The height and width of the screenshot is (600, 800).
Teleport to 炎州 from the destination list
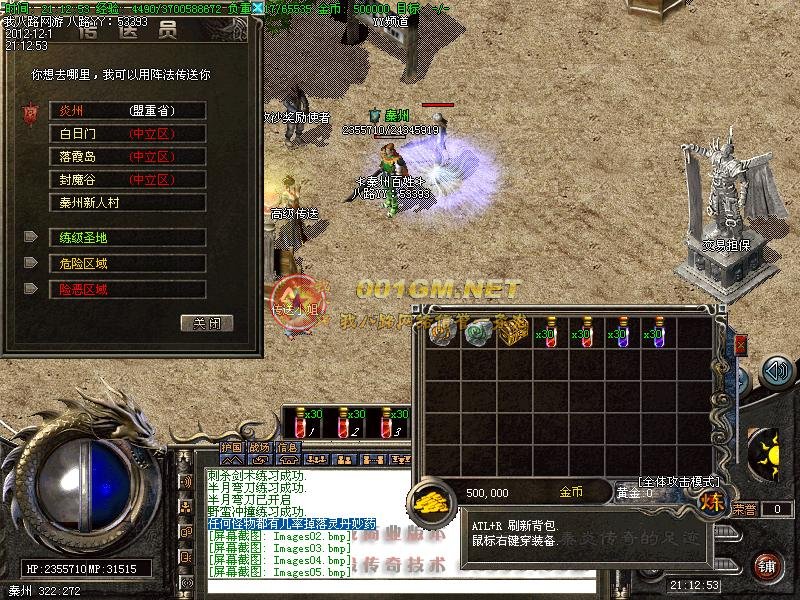click(x=128, y=111)
